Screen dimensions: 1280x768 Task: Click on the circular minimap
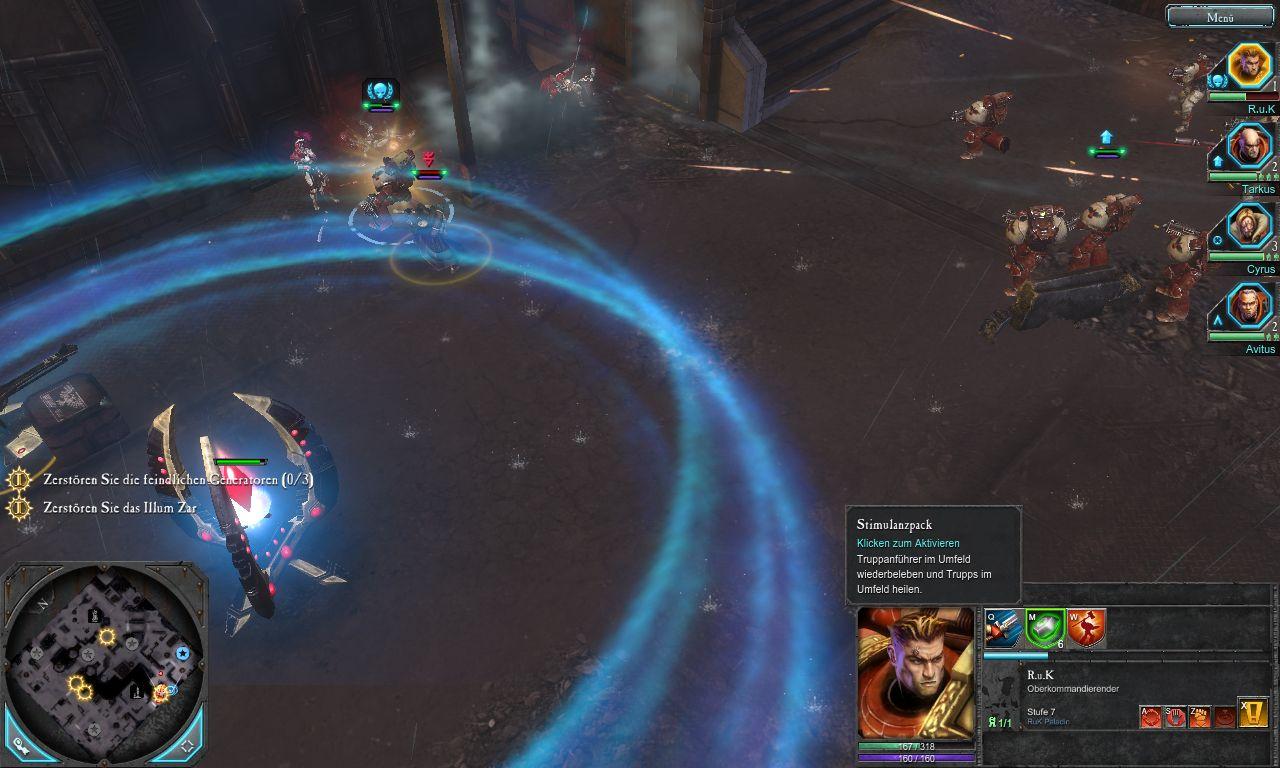[104, 660]
